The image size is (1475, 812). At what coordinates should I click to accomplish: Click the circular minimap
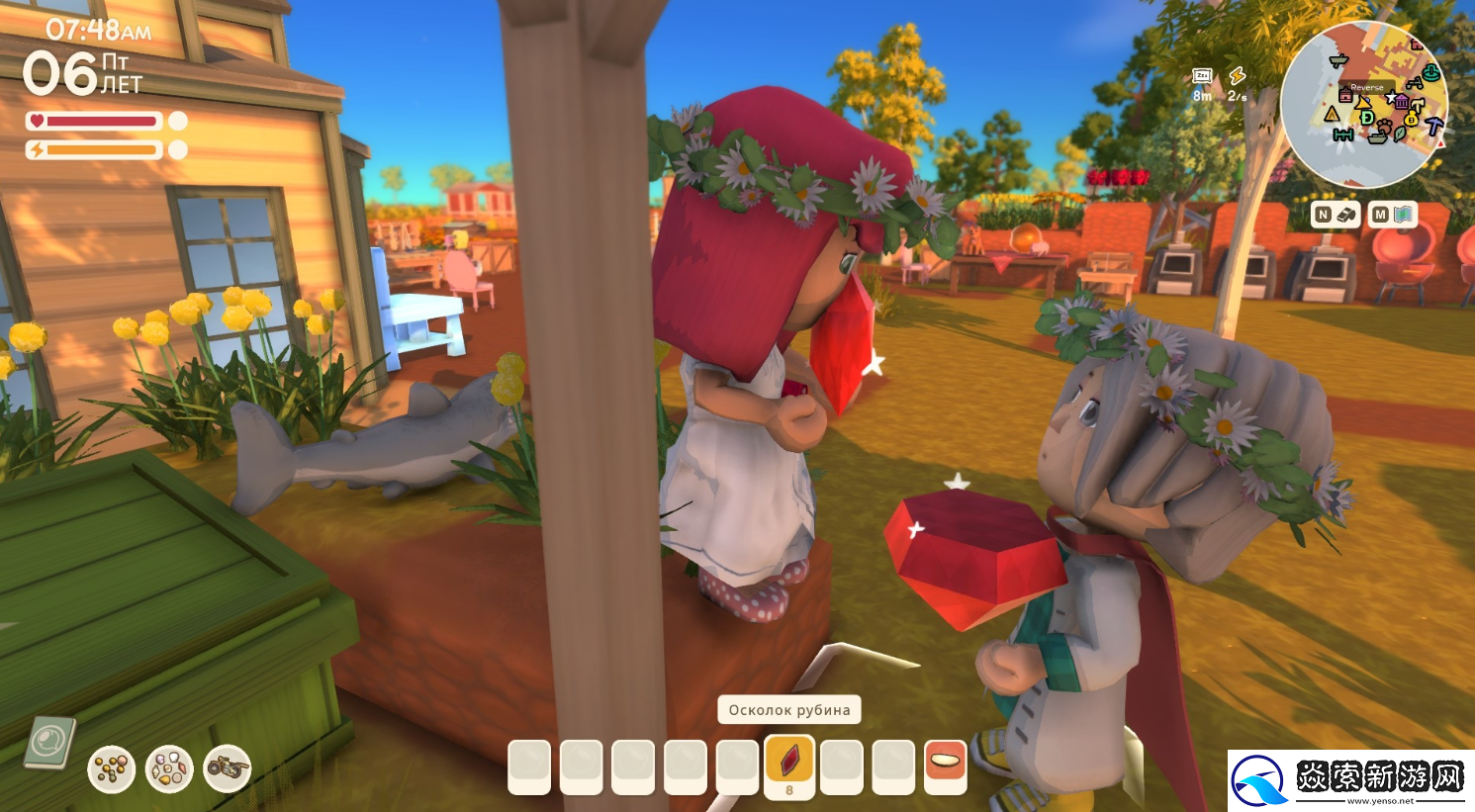(1363, 104)
